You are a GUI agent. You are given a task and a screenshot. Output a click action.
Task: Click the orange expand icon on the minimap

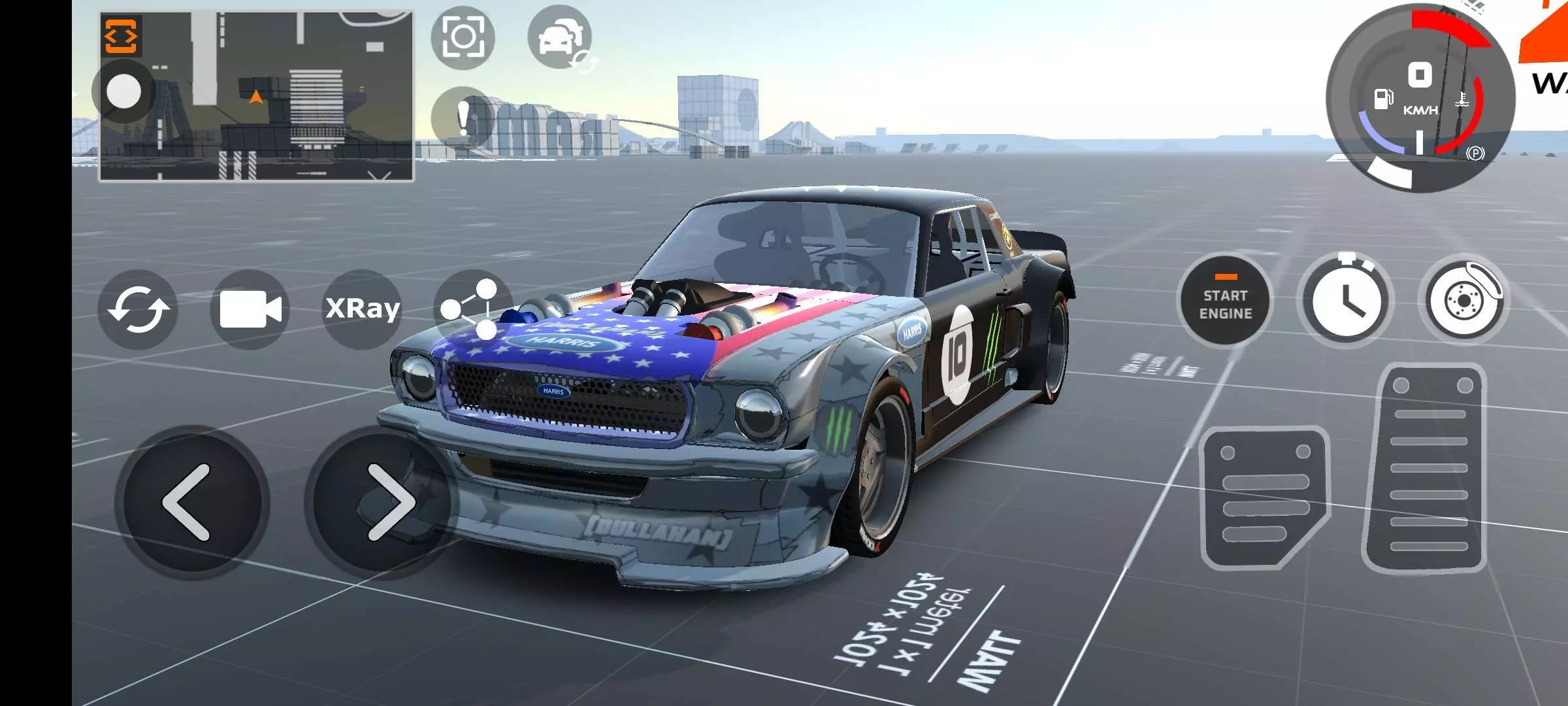[x=122, y=35]
